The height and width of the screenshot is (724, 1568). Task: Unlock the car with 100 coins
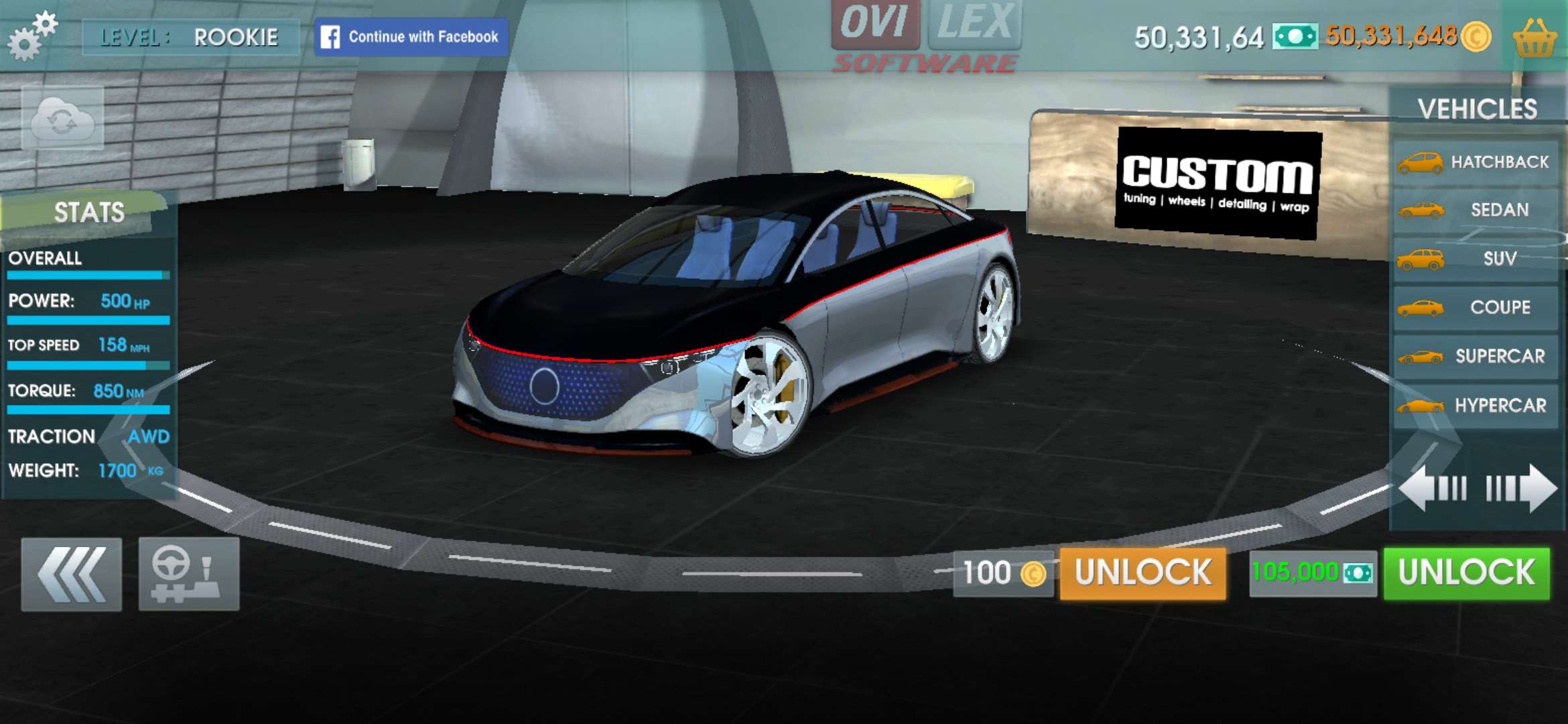(1142, 573)
